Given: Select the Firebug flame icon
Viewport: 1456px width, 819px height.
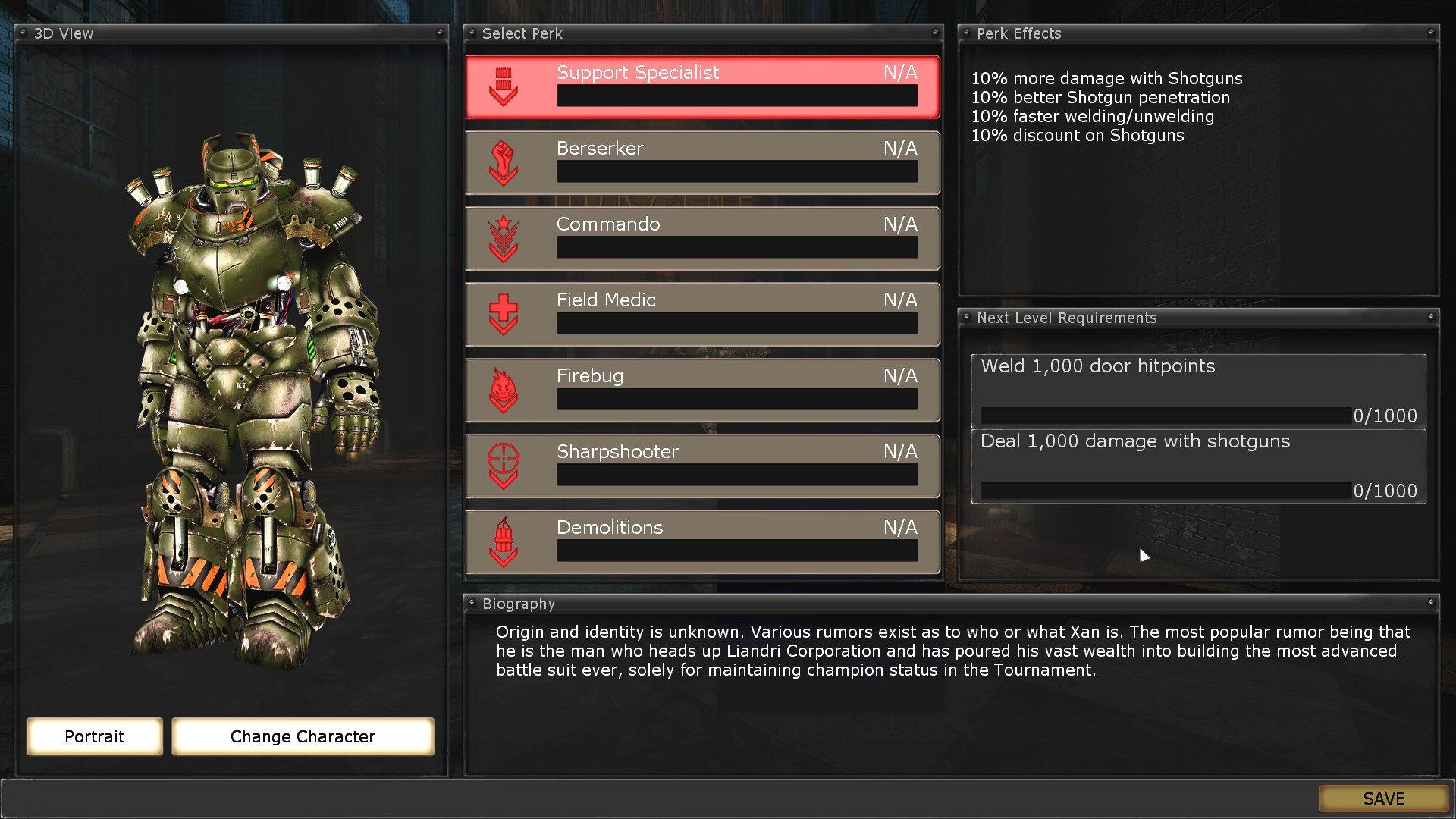Looking at the screenshot, I should coord(503,390).
